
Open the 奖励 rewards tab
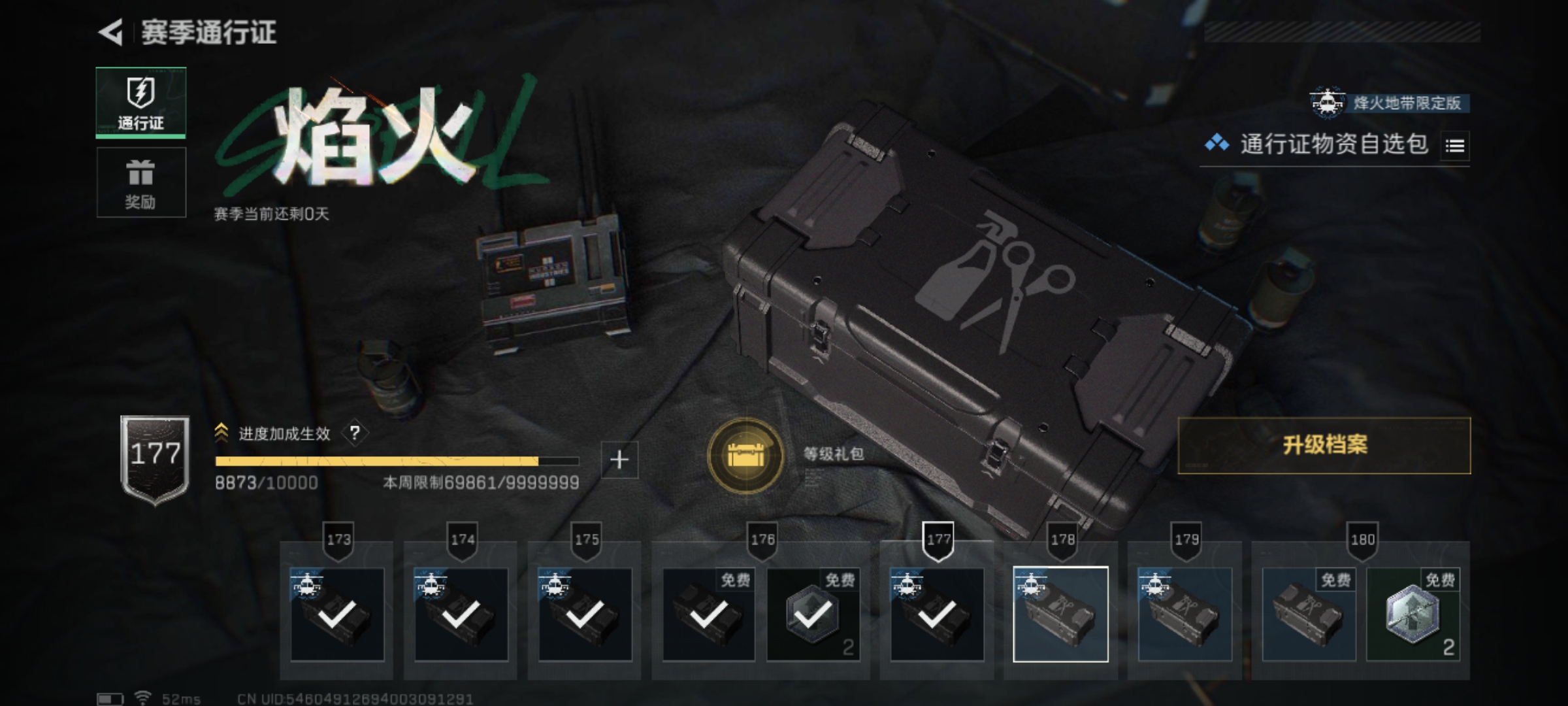coord(141,182)
